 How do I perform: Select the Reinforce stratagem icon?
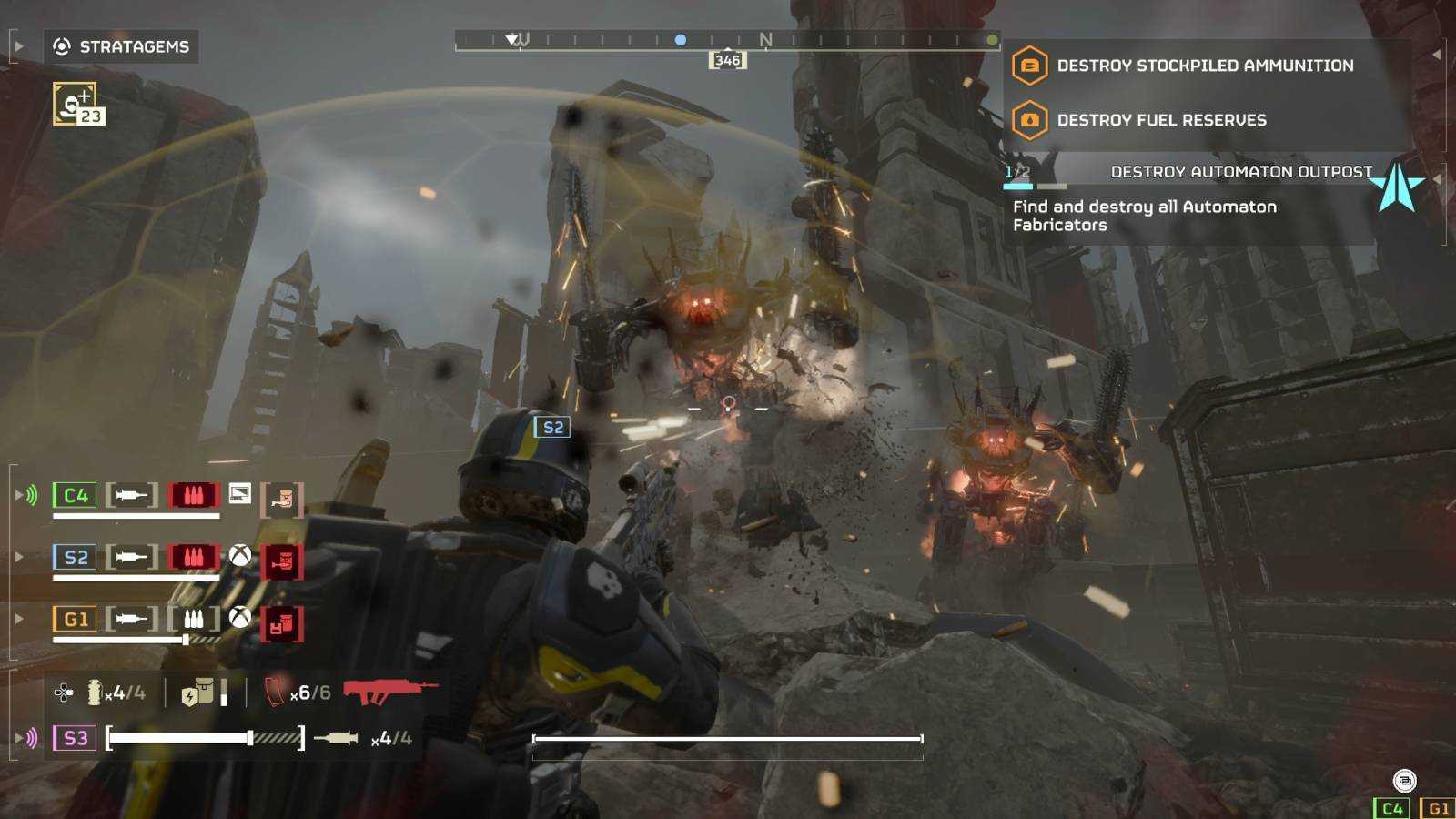coord(78,105)
